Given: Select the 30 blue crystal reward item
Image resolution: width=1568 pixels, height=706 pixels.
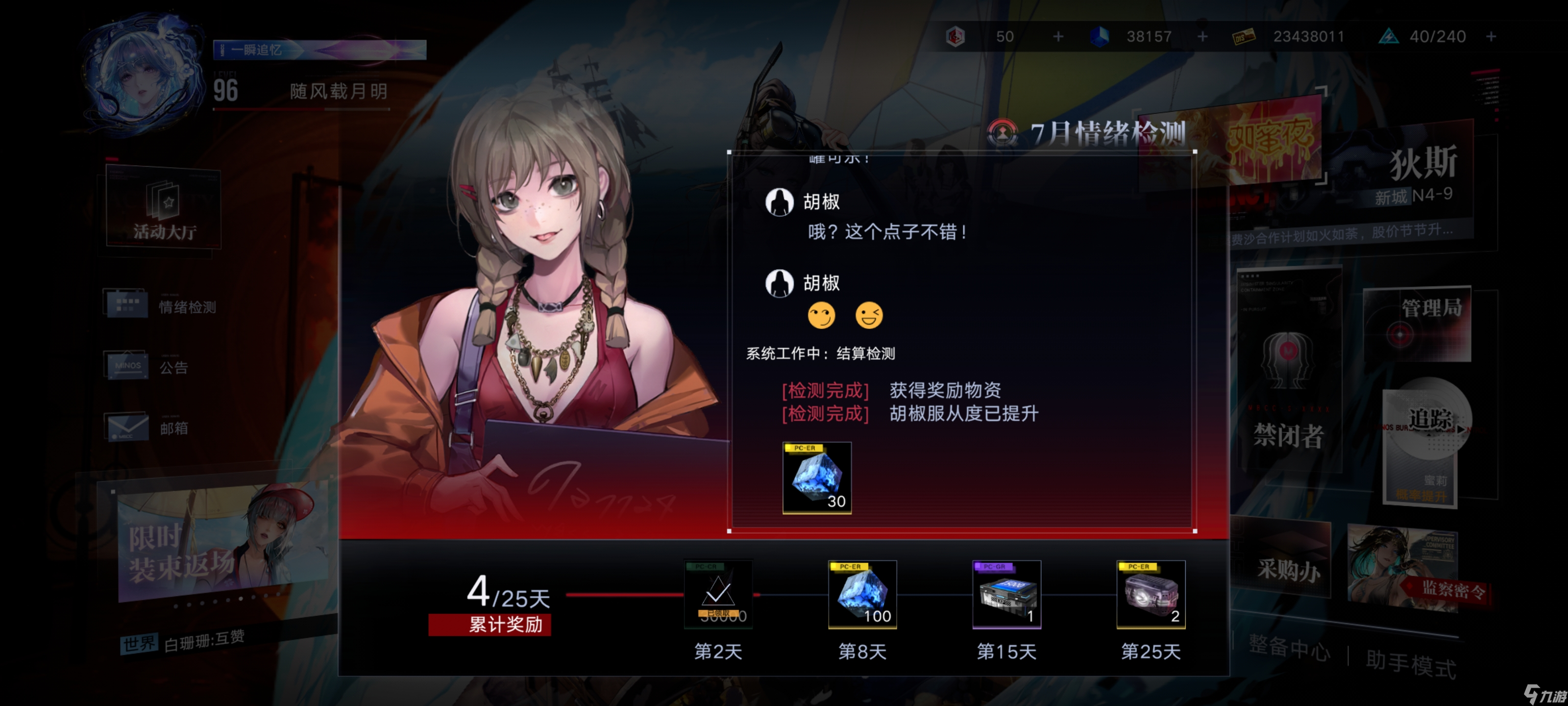Looking at the screenshot, I should pos(816,478).
